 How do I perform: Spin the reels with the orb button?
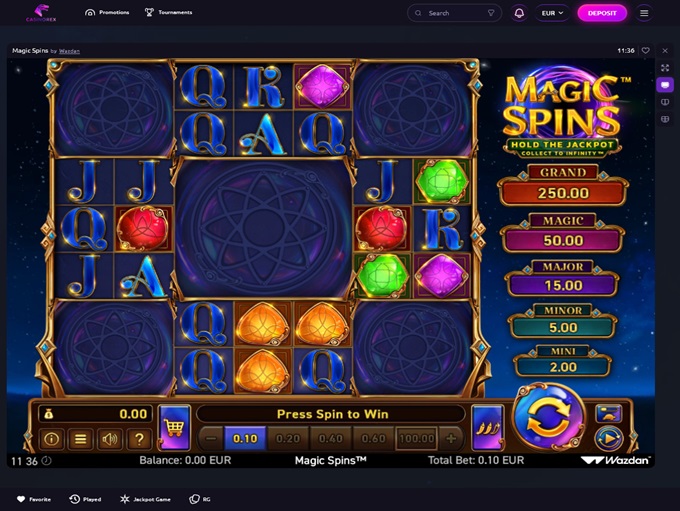[x=547, y=420]
